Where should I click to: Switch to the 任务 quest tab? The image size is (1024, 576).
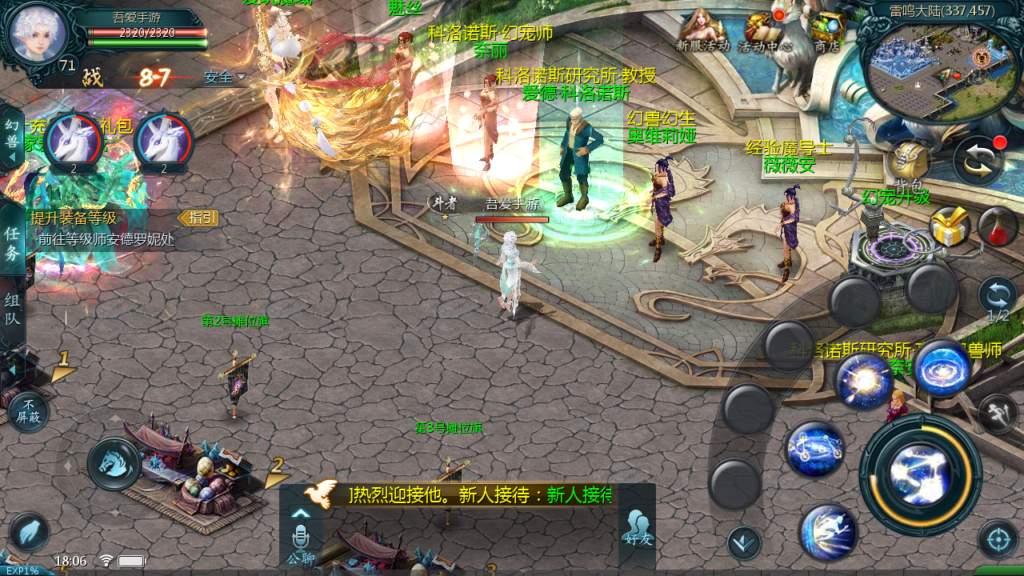tap(12, 241)
